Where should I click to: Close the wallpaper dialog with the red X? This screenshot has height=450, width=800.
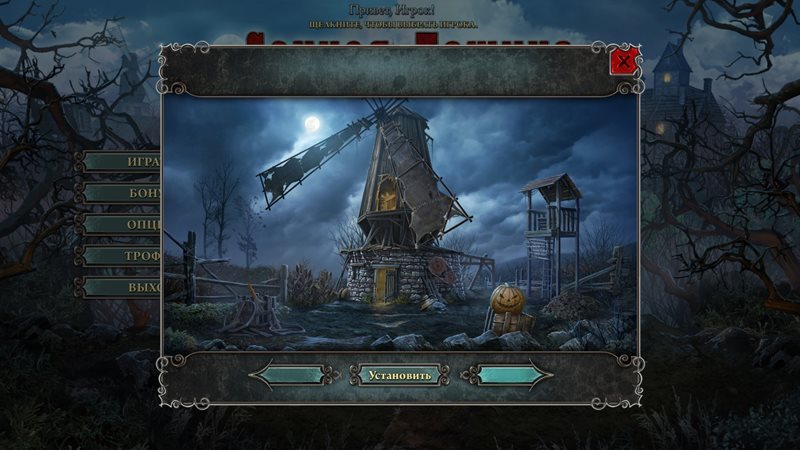(x=624, y=63)
